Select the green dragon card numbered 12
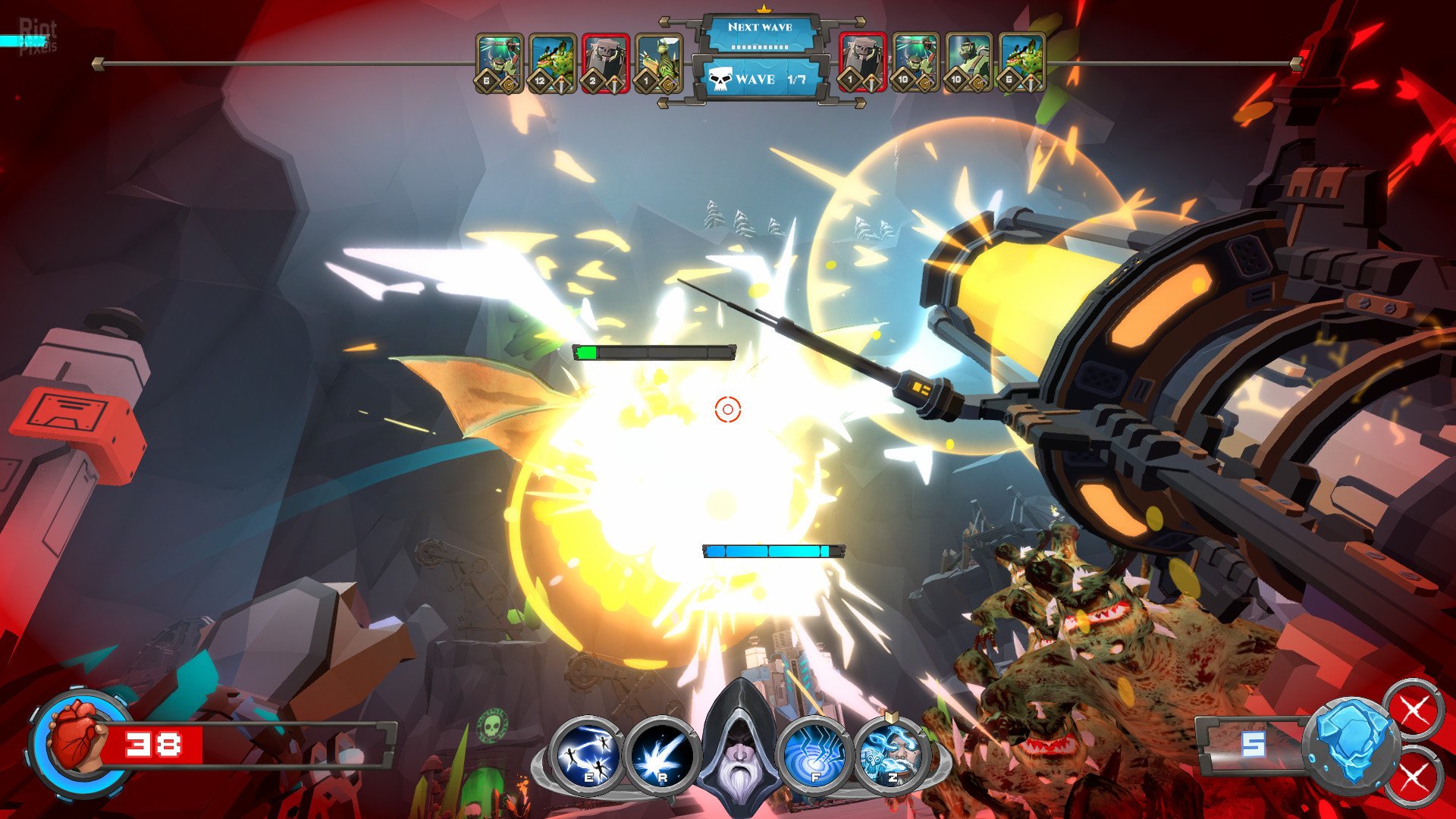Viewport: 1456px width, 819px height. tap(552, 63)
